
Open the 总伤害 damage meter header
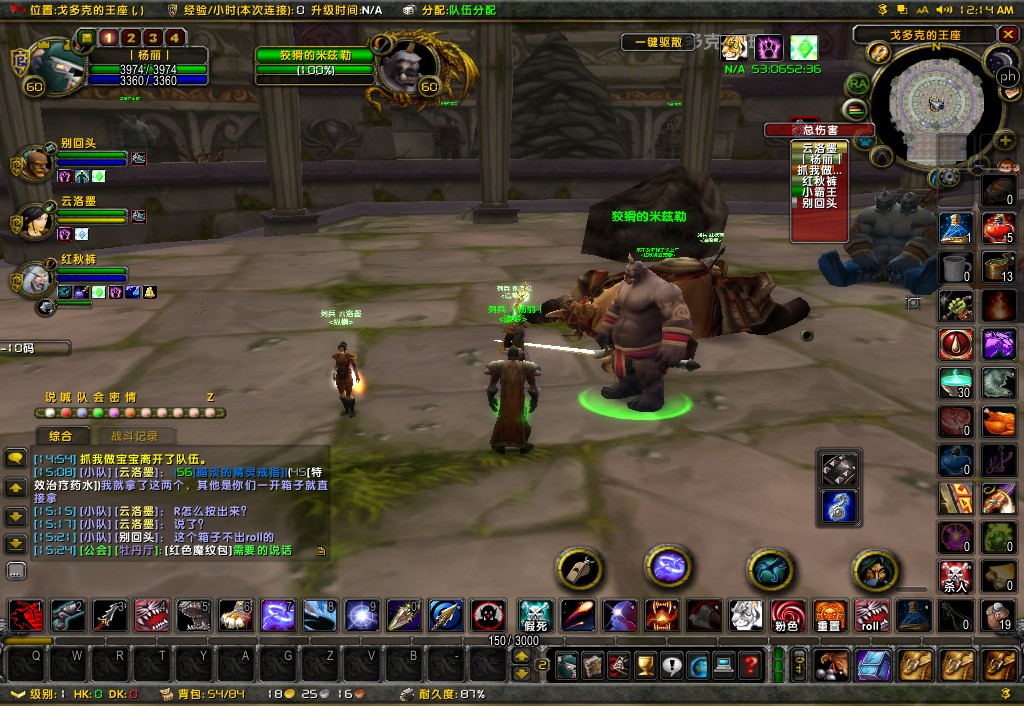(x=819, y=130)
